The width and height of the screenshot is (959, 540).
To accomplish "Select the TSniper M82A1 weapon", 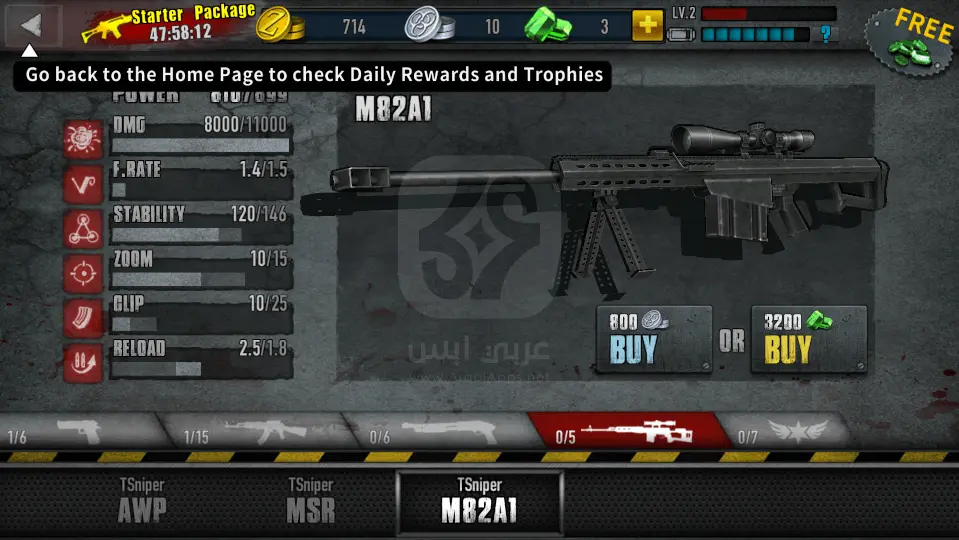I will pyautogui.click(x=479, y=500).
